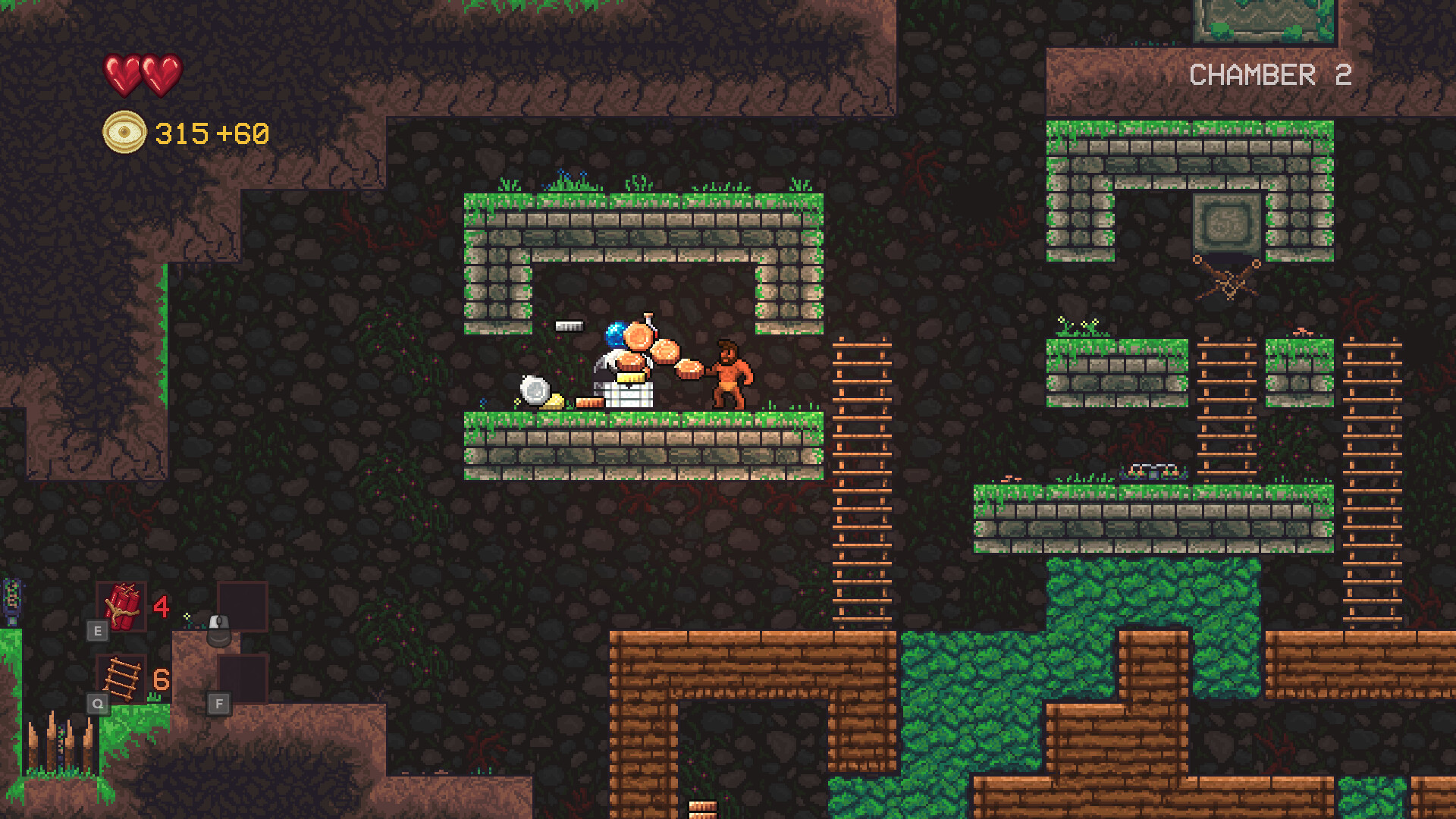The image size is (1456, 819).
Task: Click the left heart in the health display
Action: pyautogui.click(x=120, y=76)
